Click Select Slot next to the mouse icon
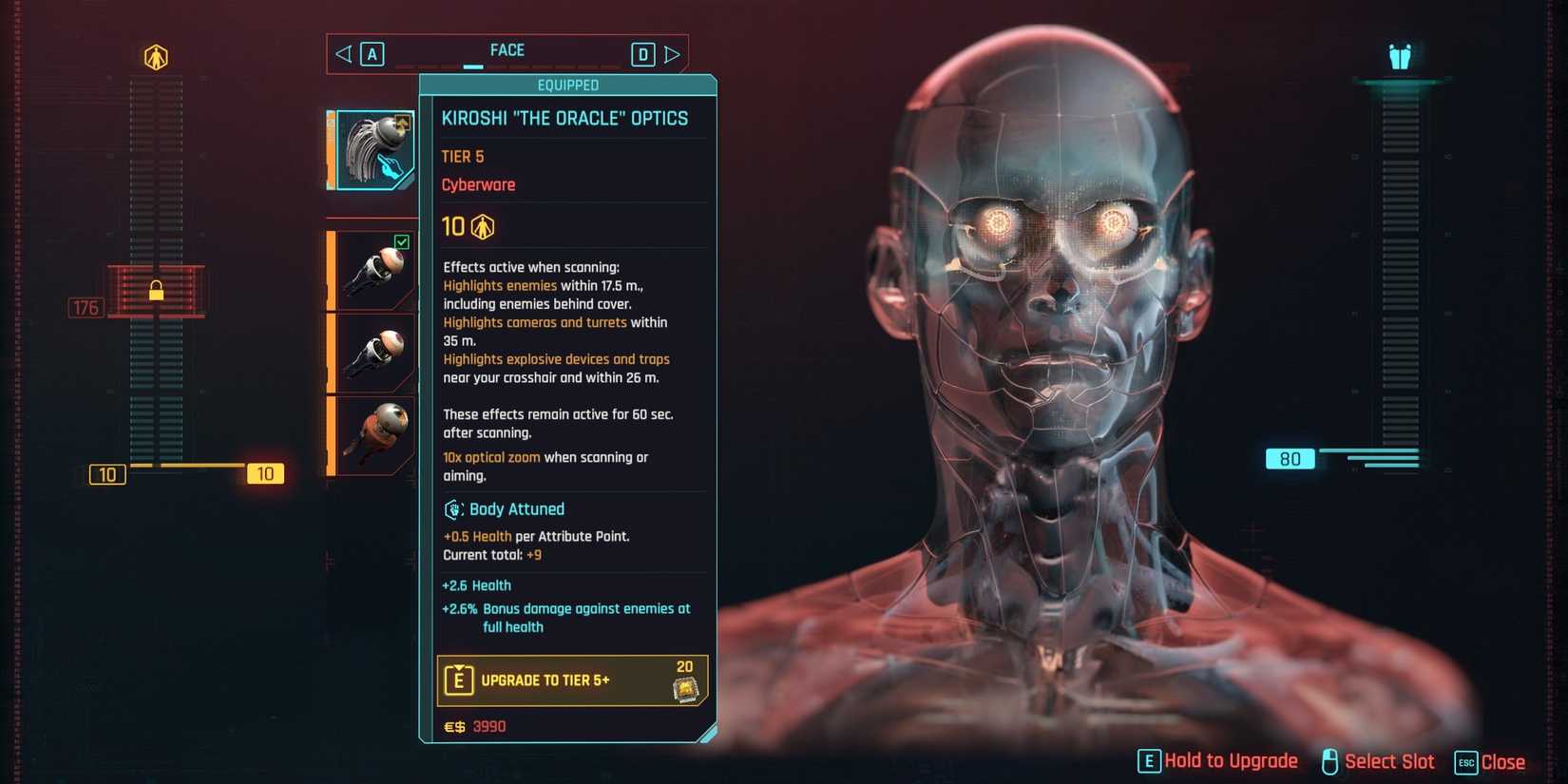 [x=1390, y=761]
